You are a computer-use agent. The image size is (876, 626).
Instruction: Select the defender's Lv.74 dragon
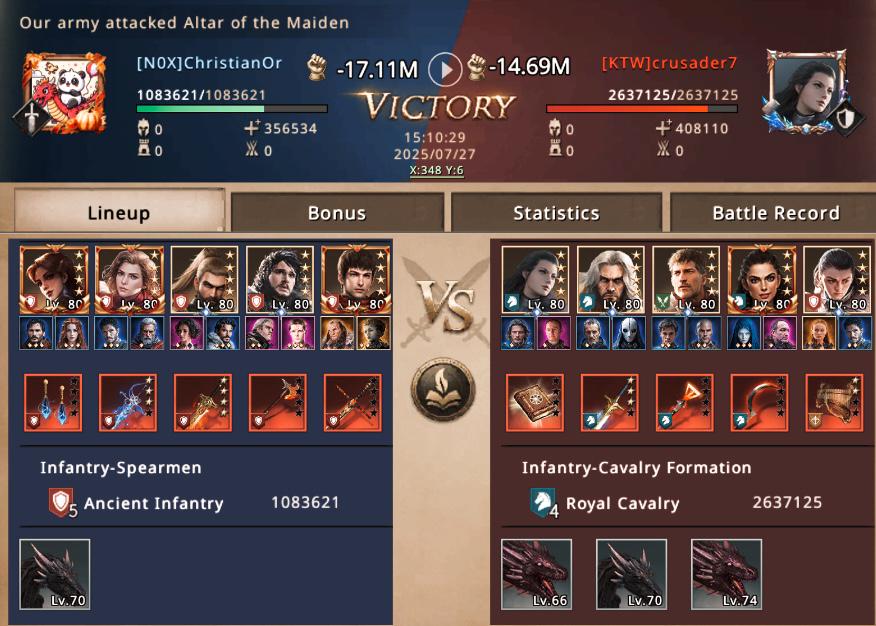(x=726, y=574)
